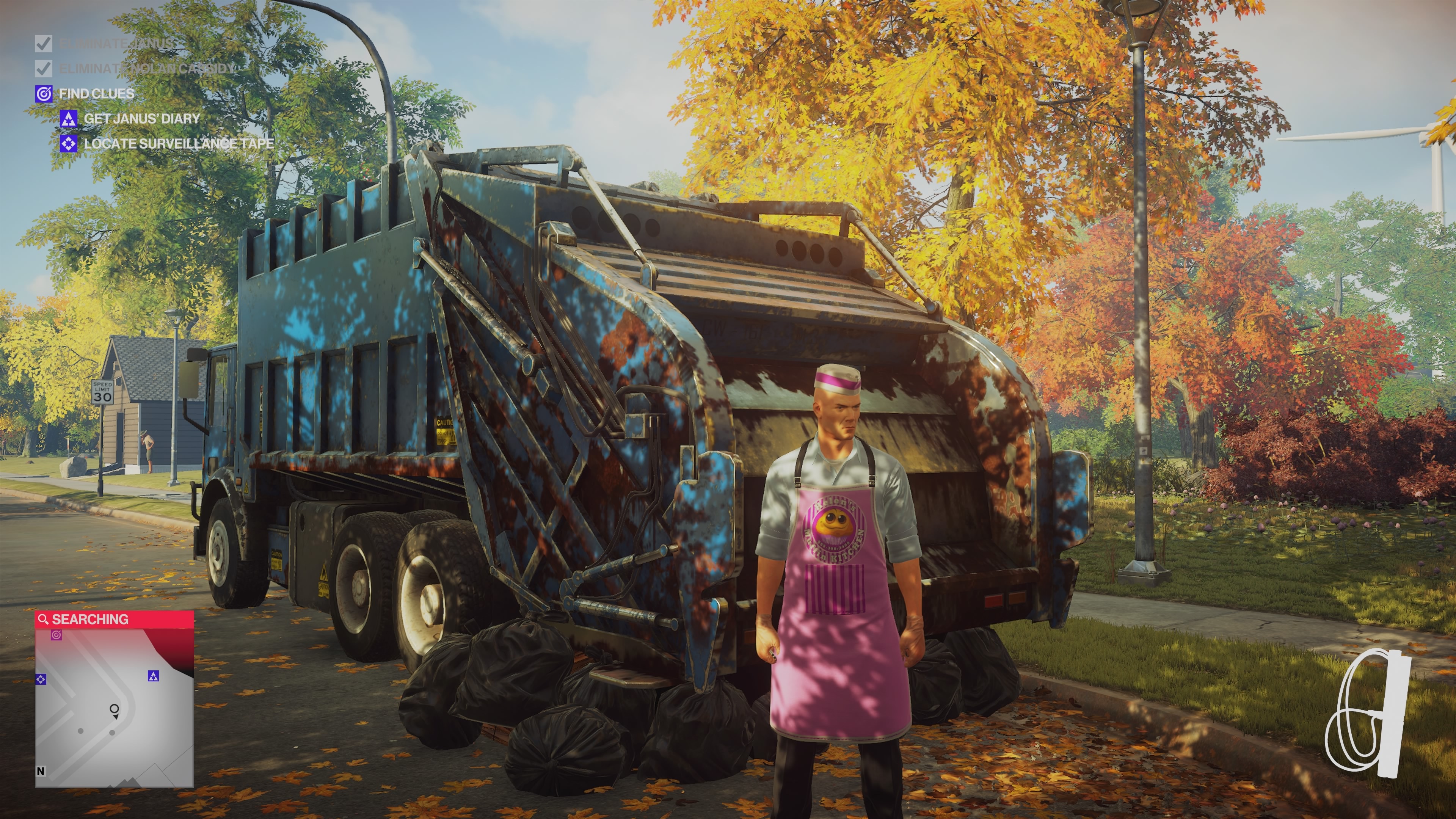The width and height of the screenshot is (1456, 819).
Task: Click the diary triangle marker on minimap
Action: coord(153,675)
